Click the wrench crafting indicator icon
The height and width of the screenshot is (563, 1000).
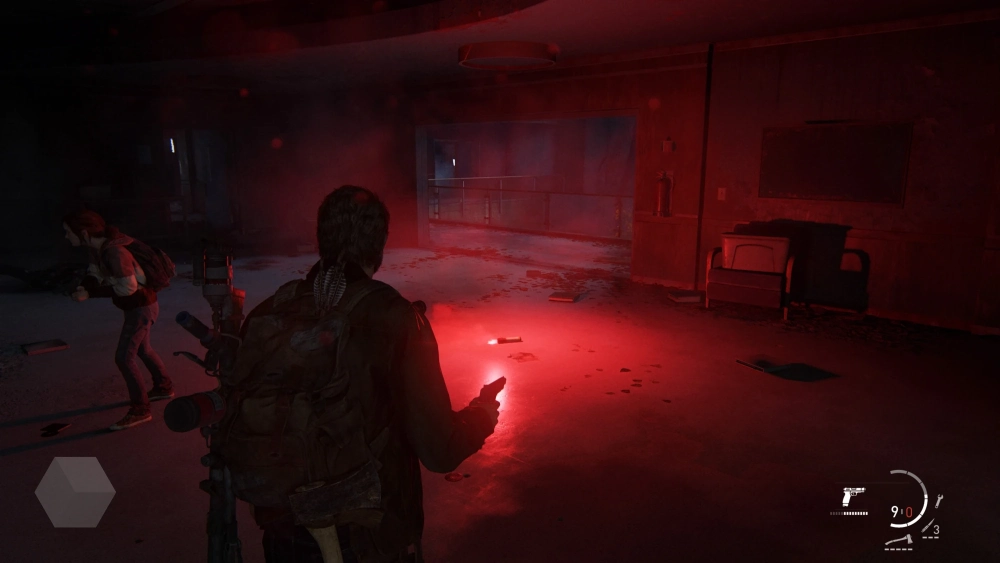tap(939, 500)
